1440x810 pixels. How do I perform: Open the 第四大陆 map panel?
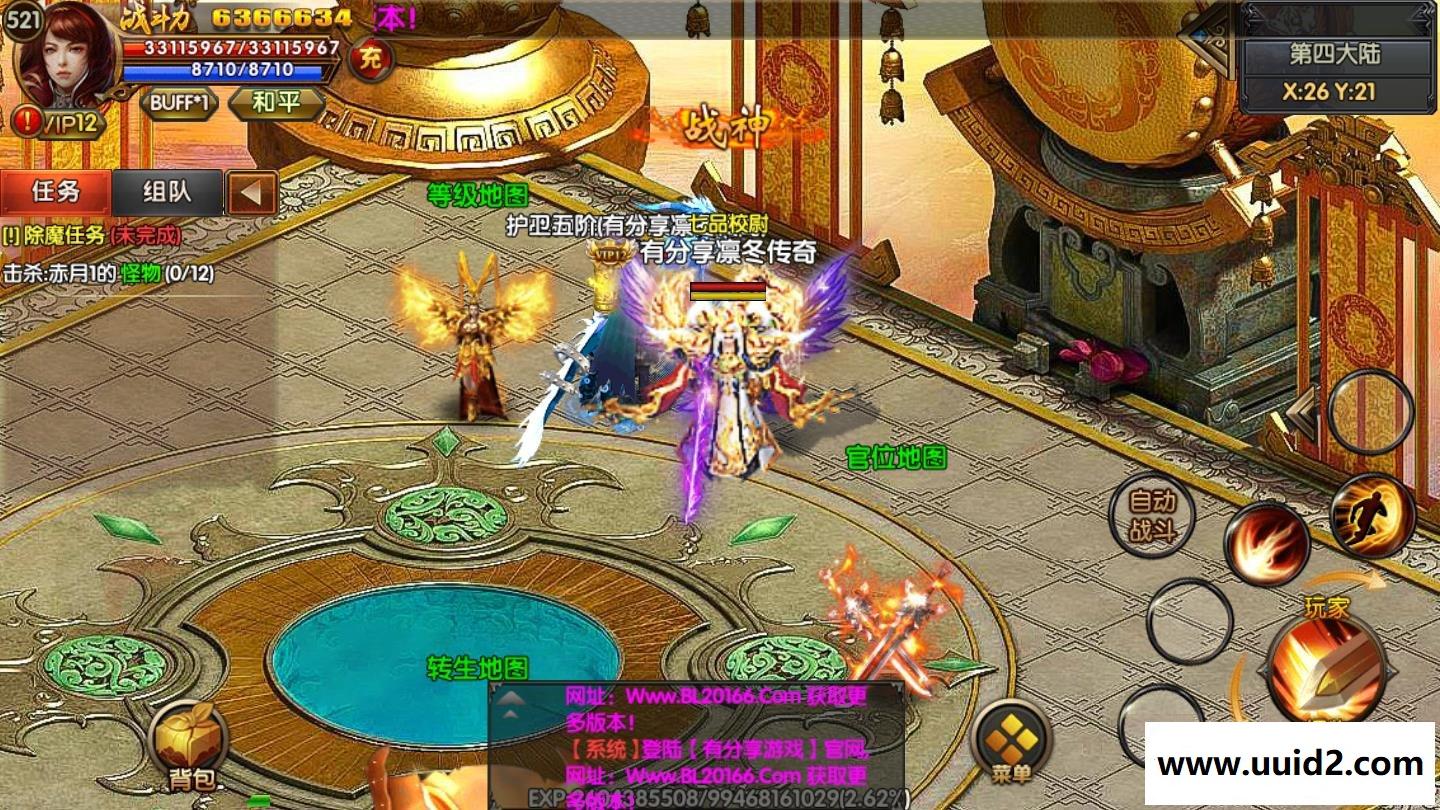coord(1334,53)
